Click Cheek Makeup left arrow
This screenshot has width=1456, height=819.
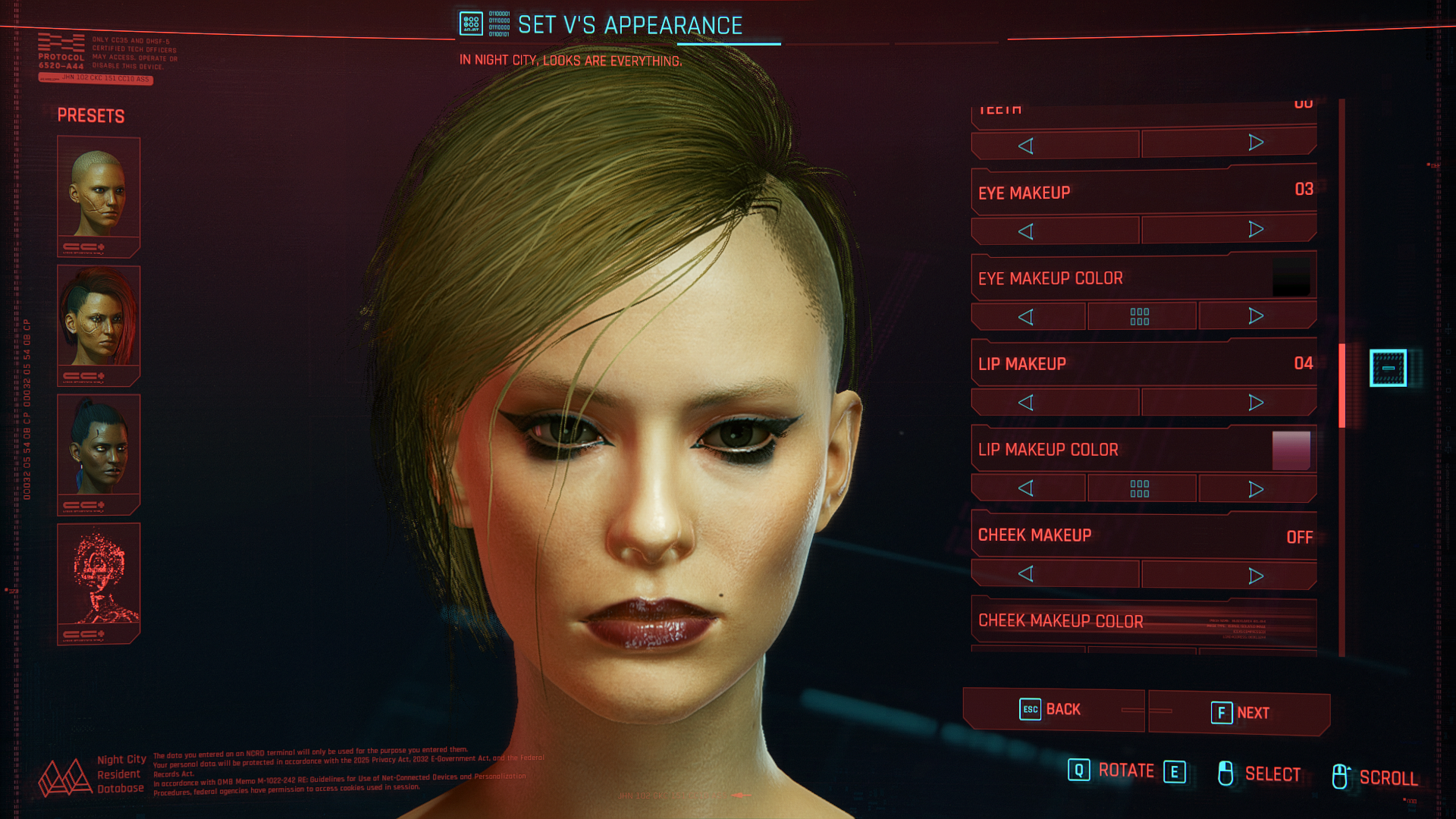point(1026,574)
